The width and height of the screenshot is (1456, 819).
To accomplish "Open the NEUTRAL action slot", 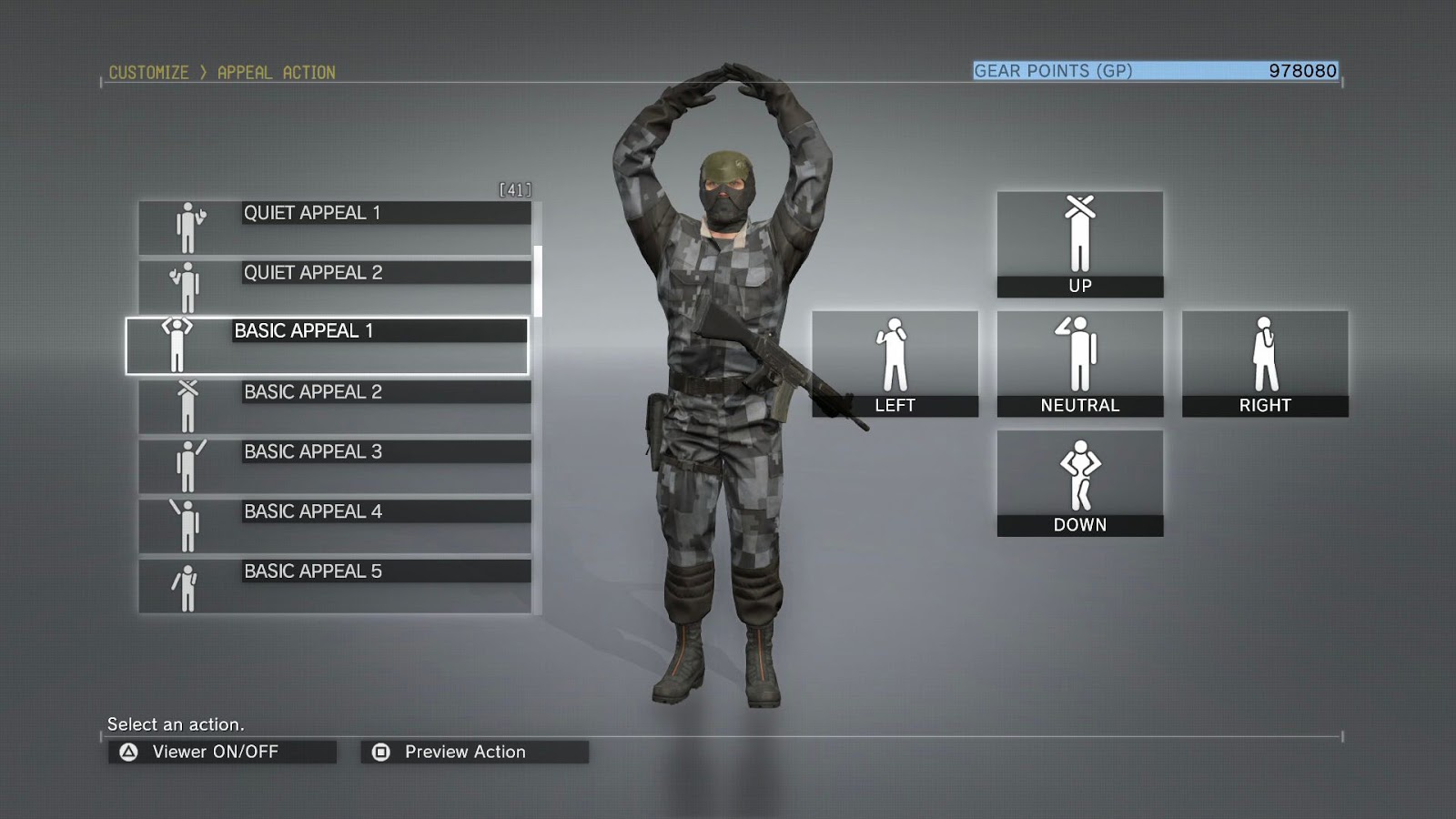I will tap(1079, 362).
